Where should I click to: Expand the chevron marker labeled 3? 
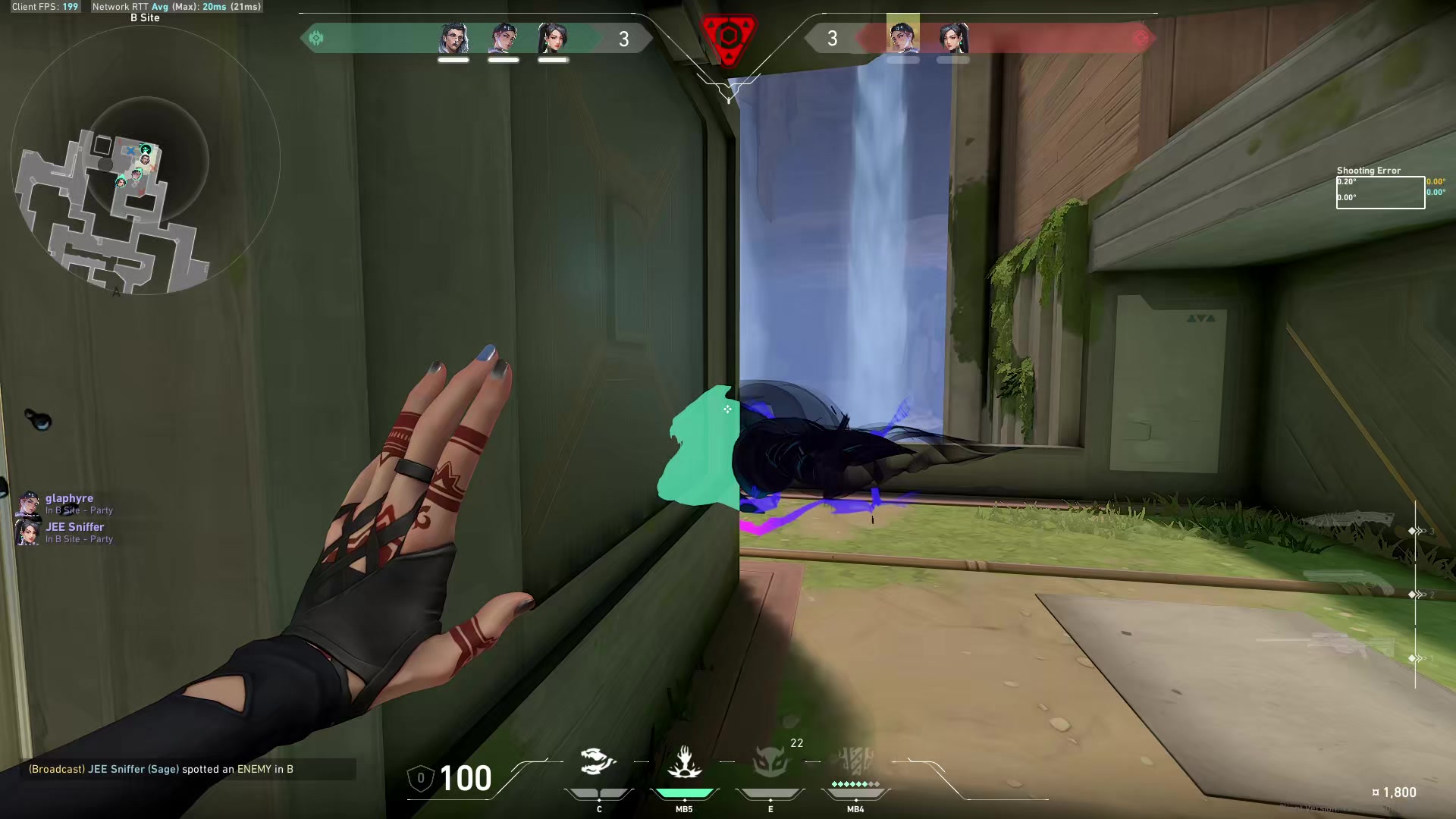click(1417, 531)
